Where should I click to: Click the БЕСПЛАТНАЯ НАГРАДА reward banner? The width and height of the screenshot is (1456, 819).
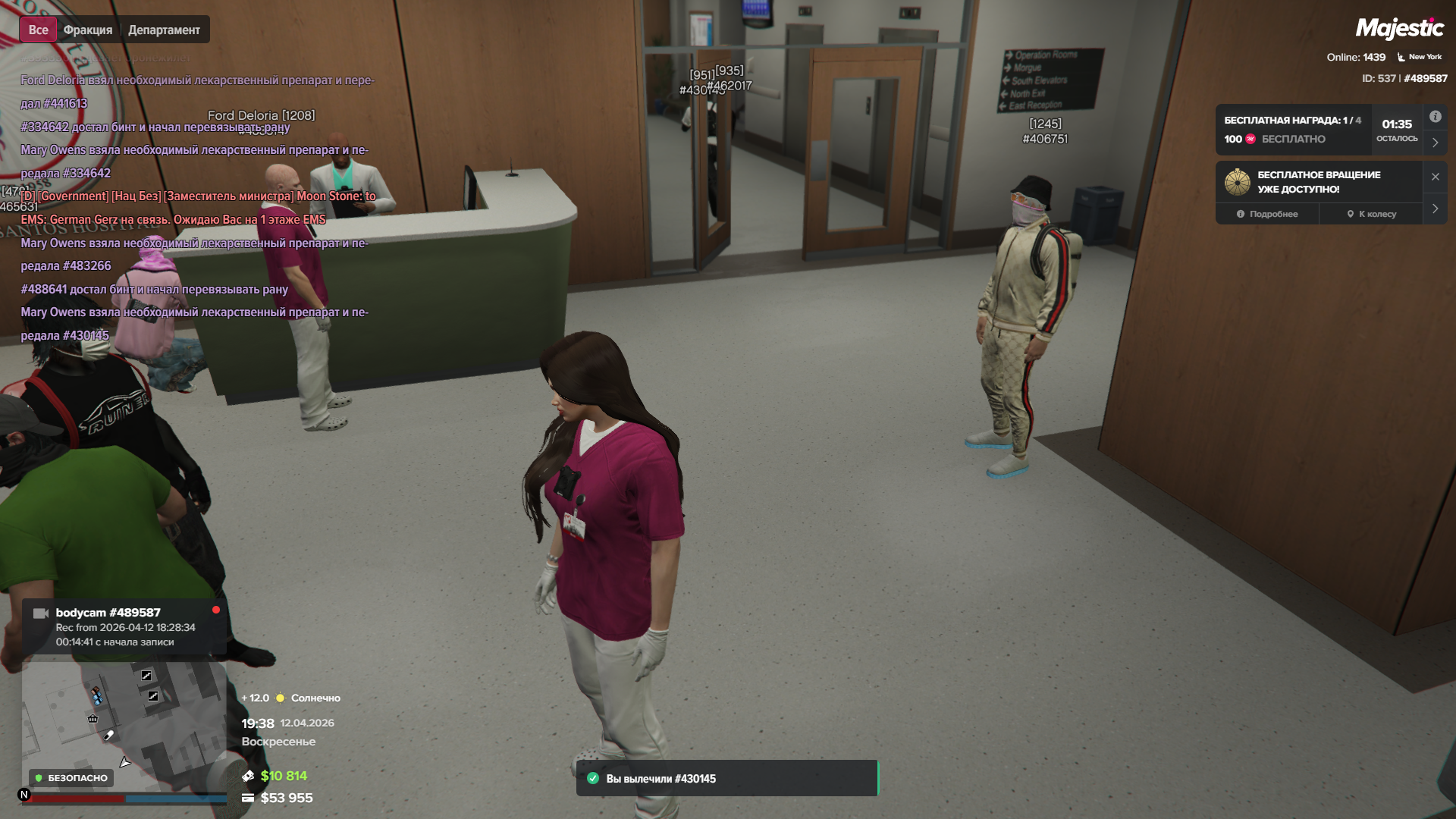(x=1293, y=130)
